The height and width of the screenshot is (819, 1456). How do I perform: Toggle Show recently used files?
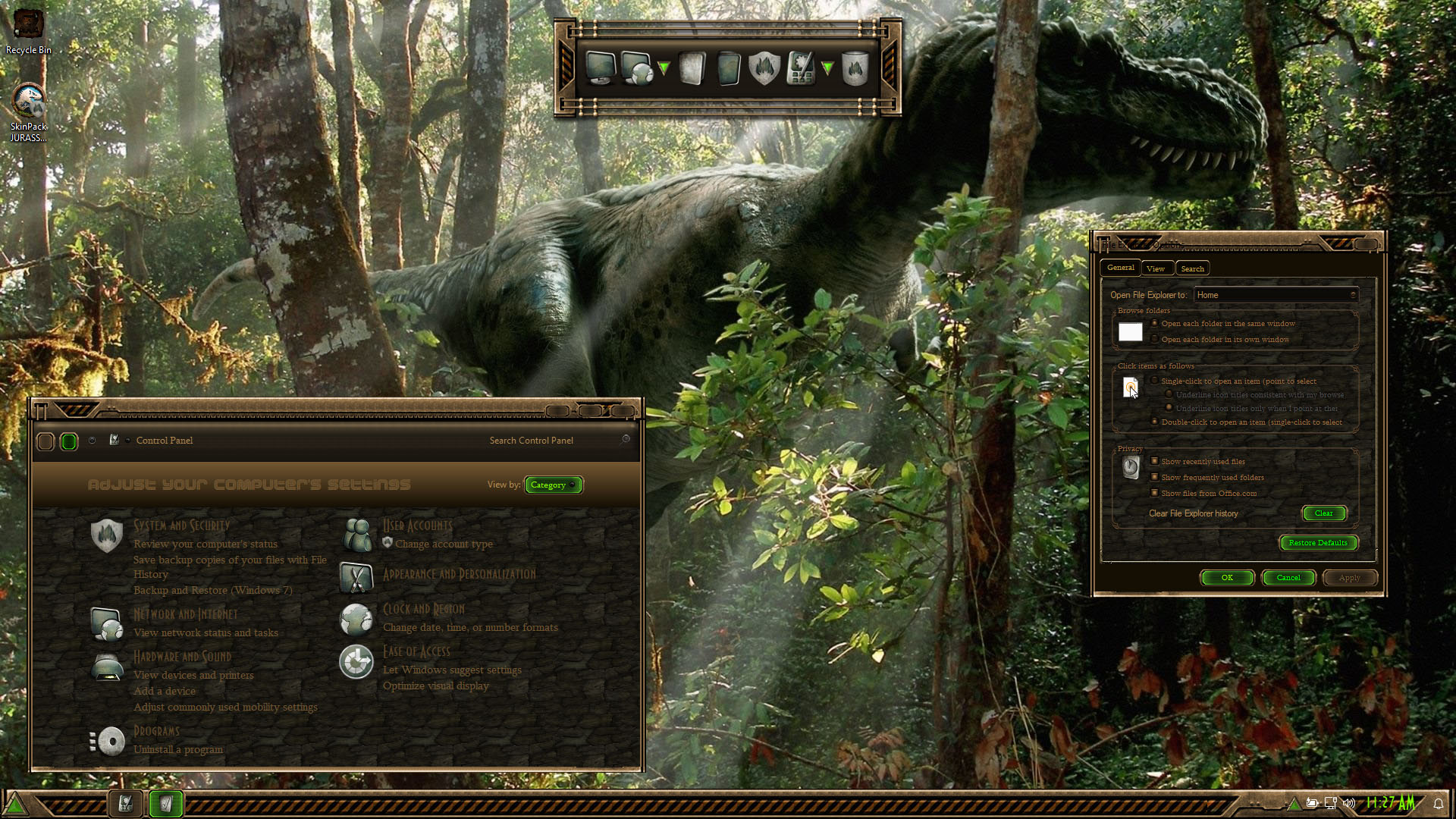[x=1155, y=461]
